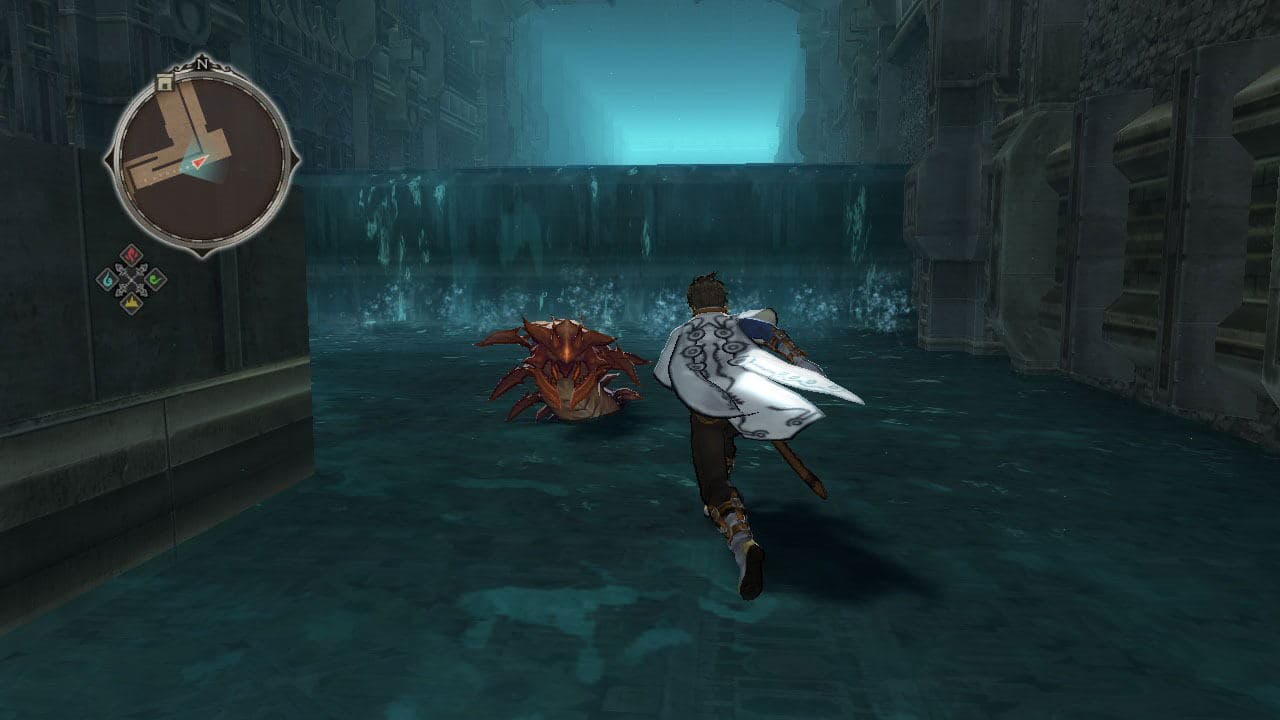Click the save point icon on the minimap

tap(165, 83)
